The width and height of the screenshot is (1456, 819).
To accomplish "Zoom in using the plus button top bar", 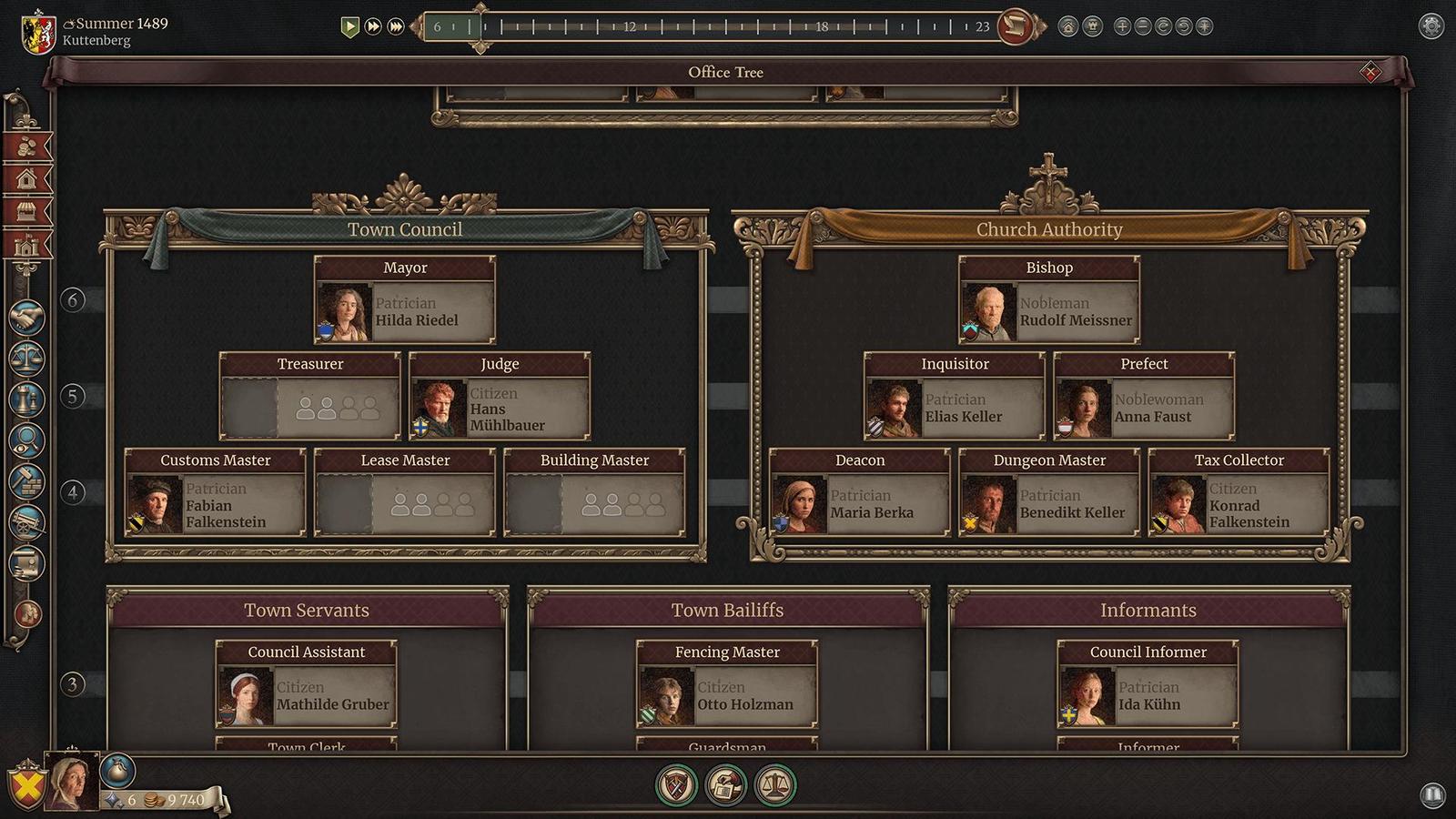I will pos(1121,26).
